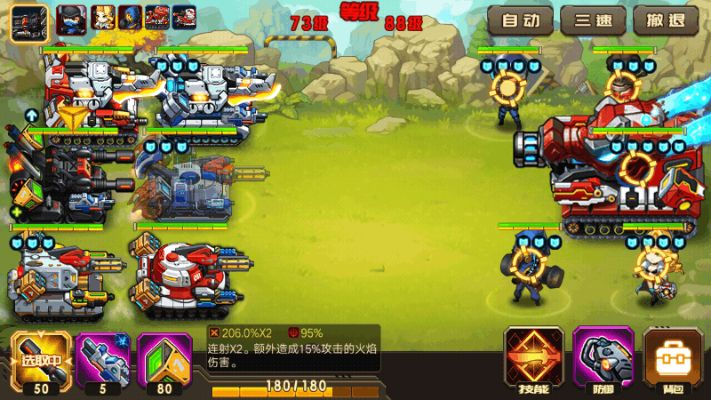The height and width of the screenshot is (400, 711).
Task: Select the red-white tank turn portrait
Action: (184, 17)
